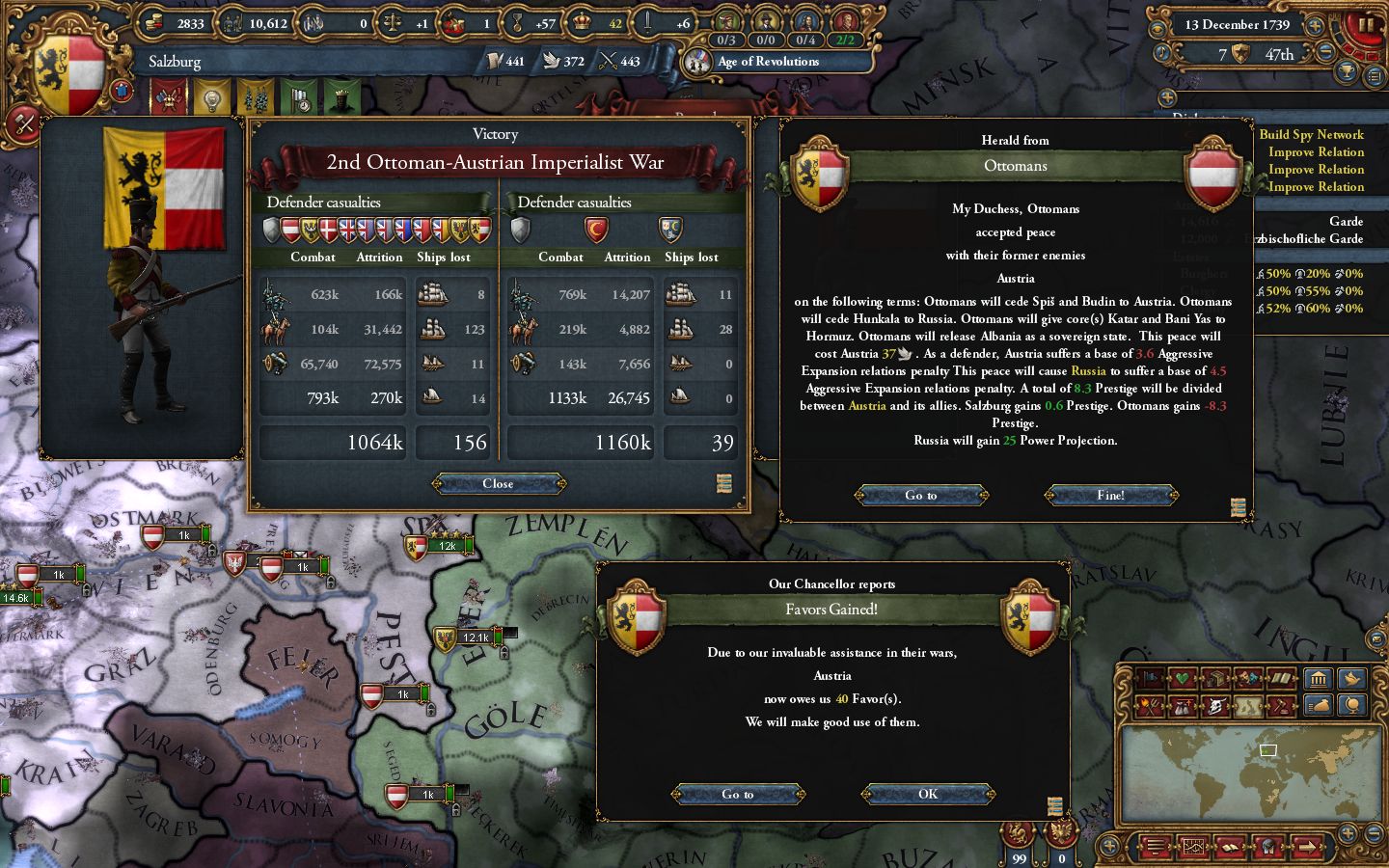Open the Missions tab flag icon

pos(301,98)
